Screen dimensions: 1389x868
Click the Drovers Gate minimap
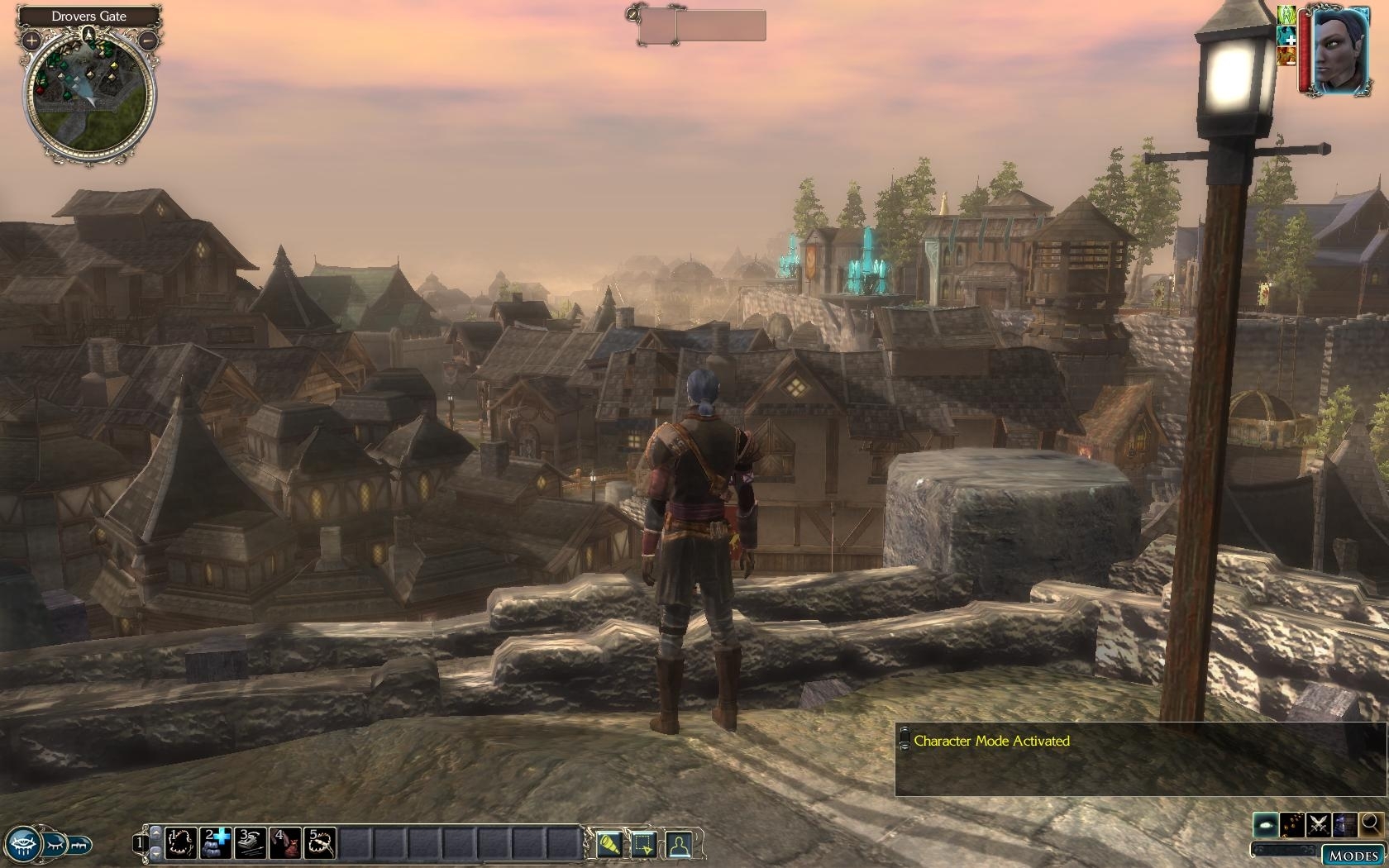(x=89, y=97)
